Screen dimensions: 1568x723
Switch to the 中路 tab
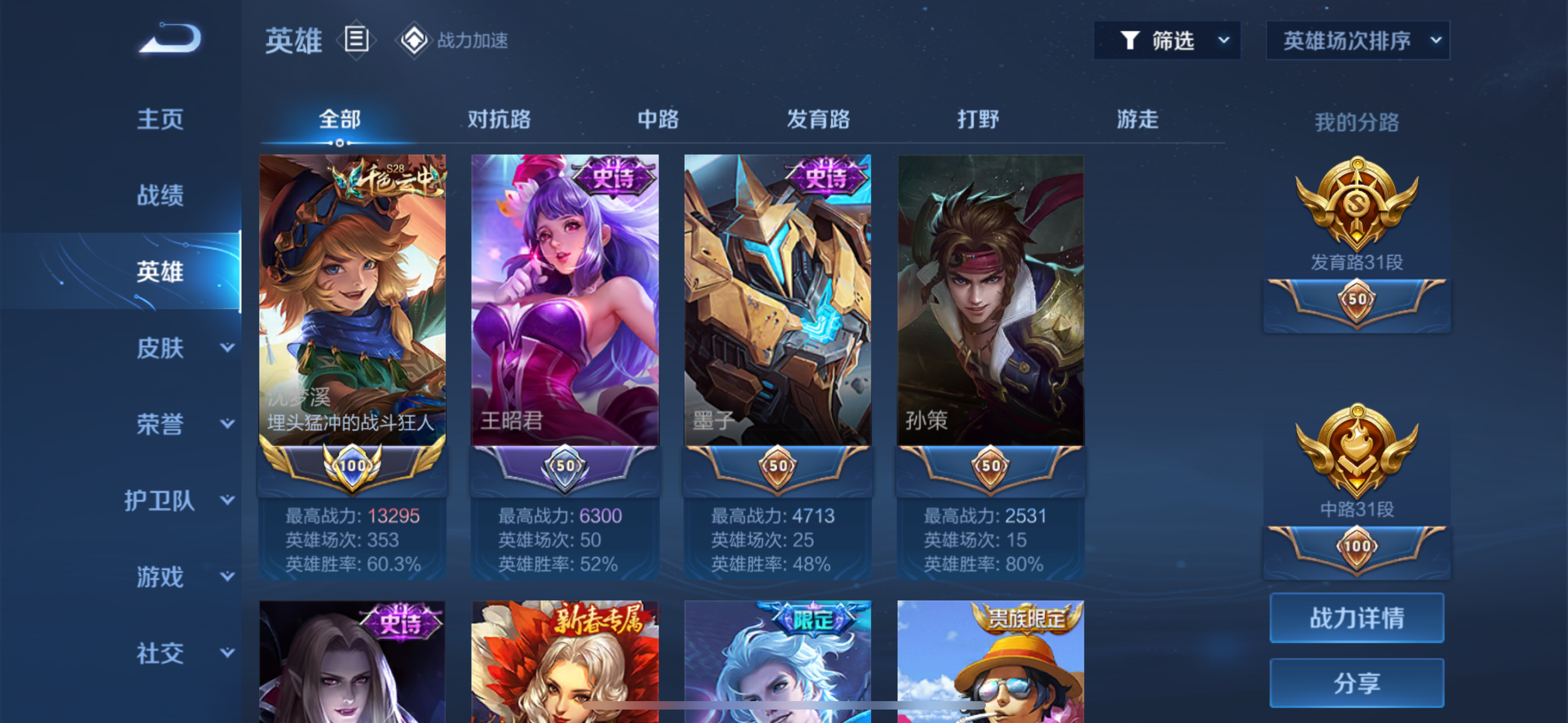[658, 119]
